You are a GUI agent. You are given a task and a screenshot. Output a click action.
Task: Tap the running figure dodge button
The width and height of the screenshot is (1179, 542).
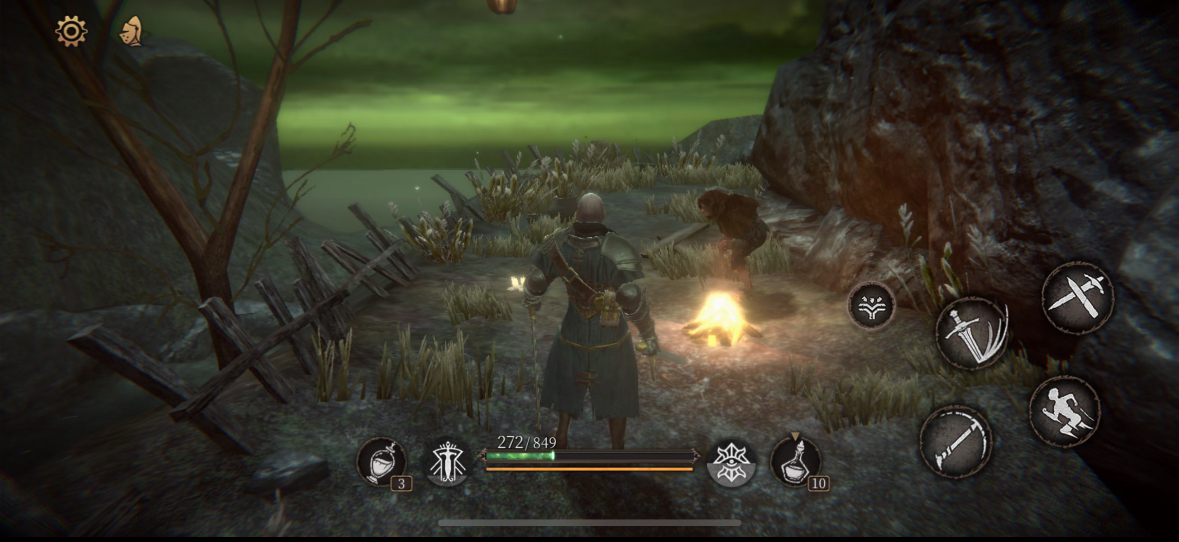click(1064, 411)
